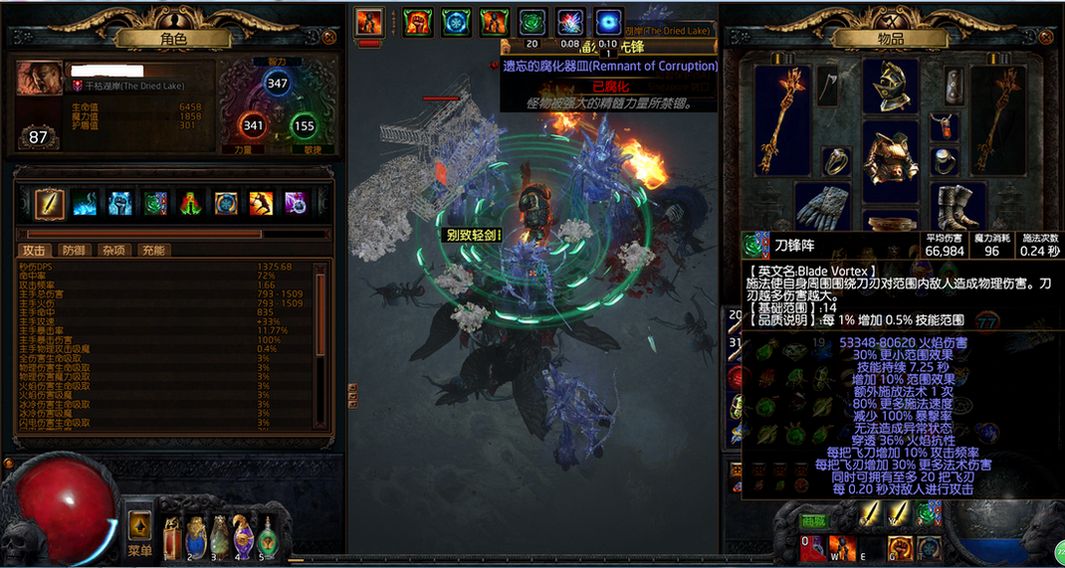This screenshot has width=1065, height=568.
Task: Select the main-hand flaming sceptre
Action: (x=782, y=120)
